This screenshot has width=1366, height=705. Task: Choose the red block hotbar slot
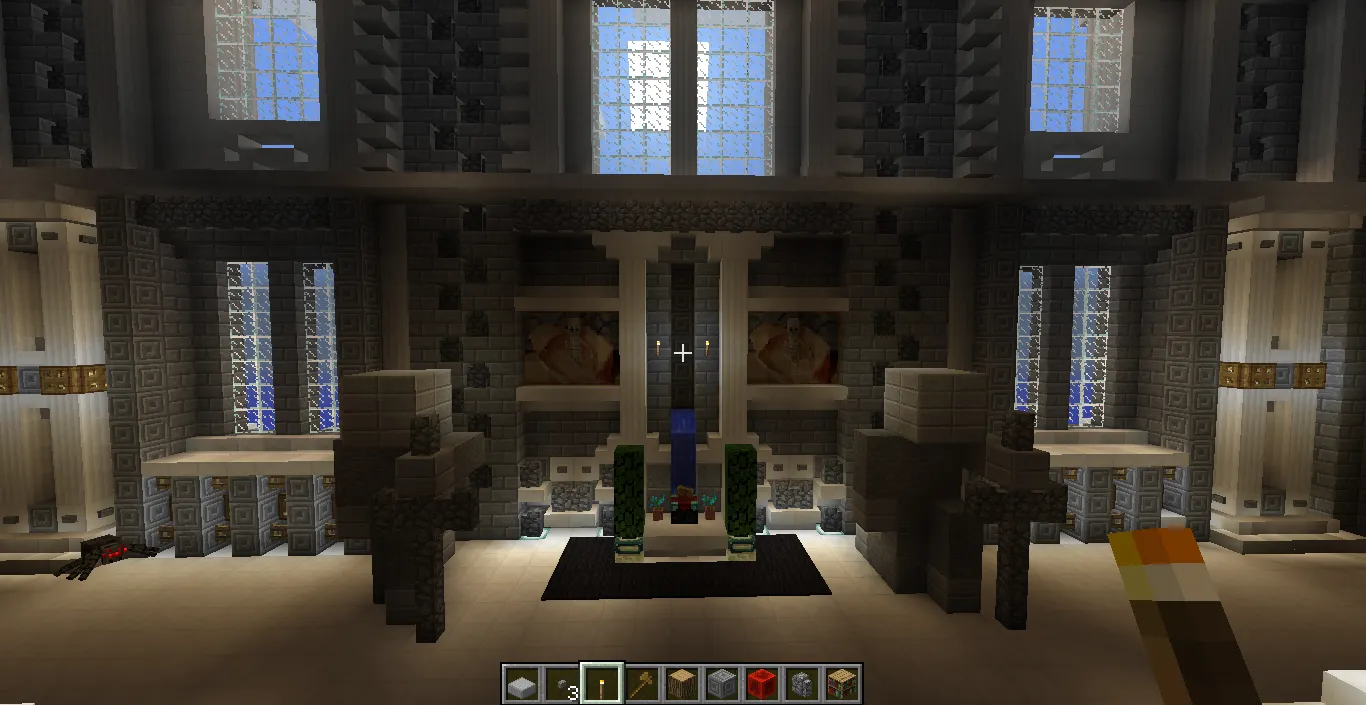[761, 684]
